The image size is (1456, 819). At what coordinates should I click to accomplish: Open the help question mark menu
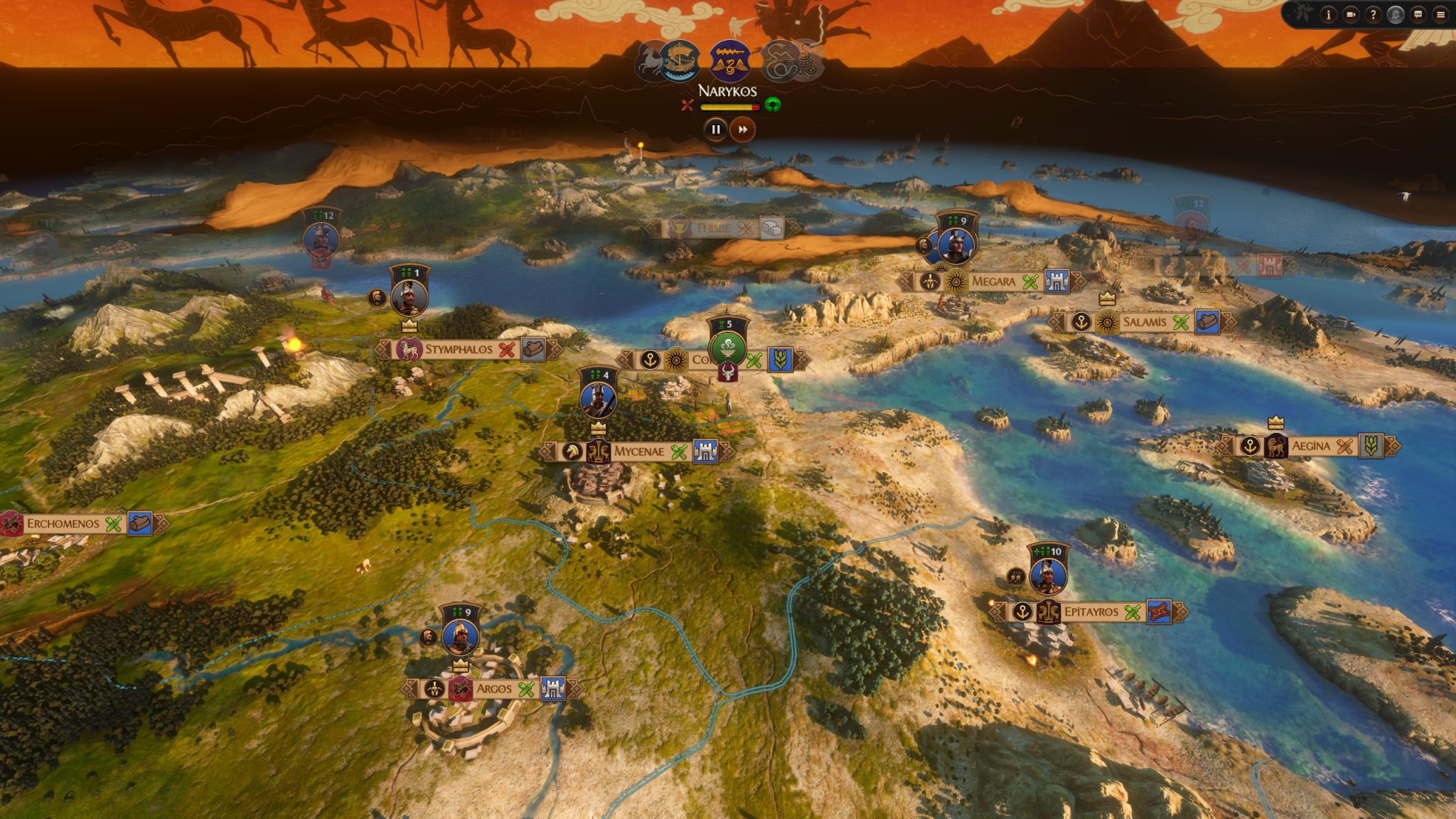pos(1374,14)
